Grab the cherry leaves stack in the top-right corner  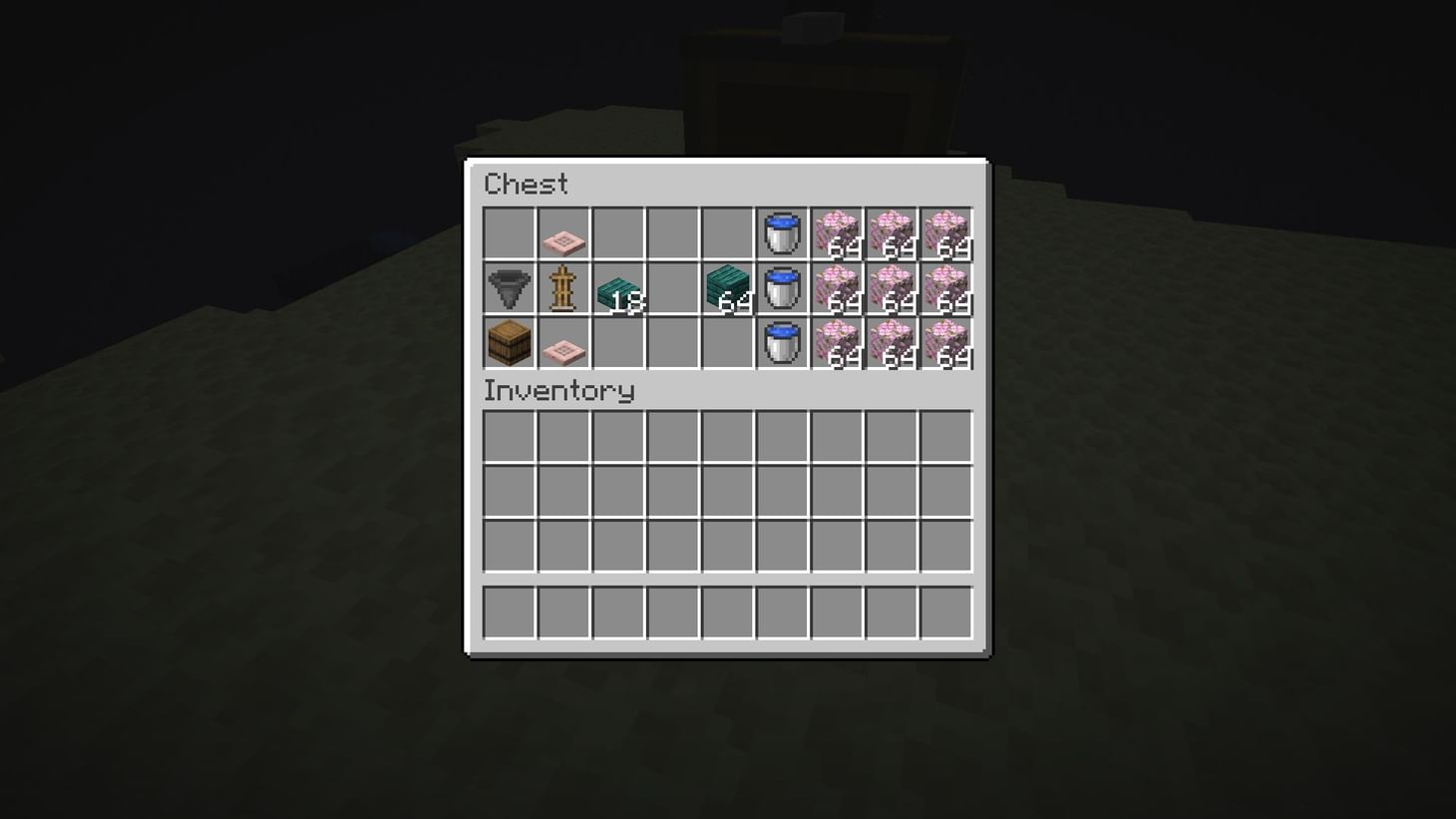coord(947,234)
